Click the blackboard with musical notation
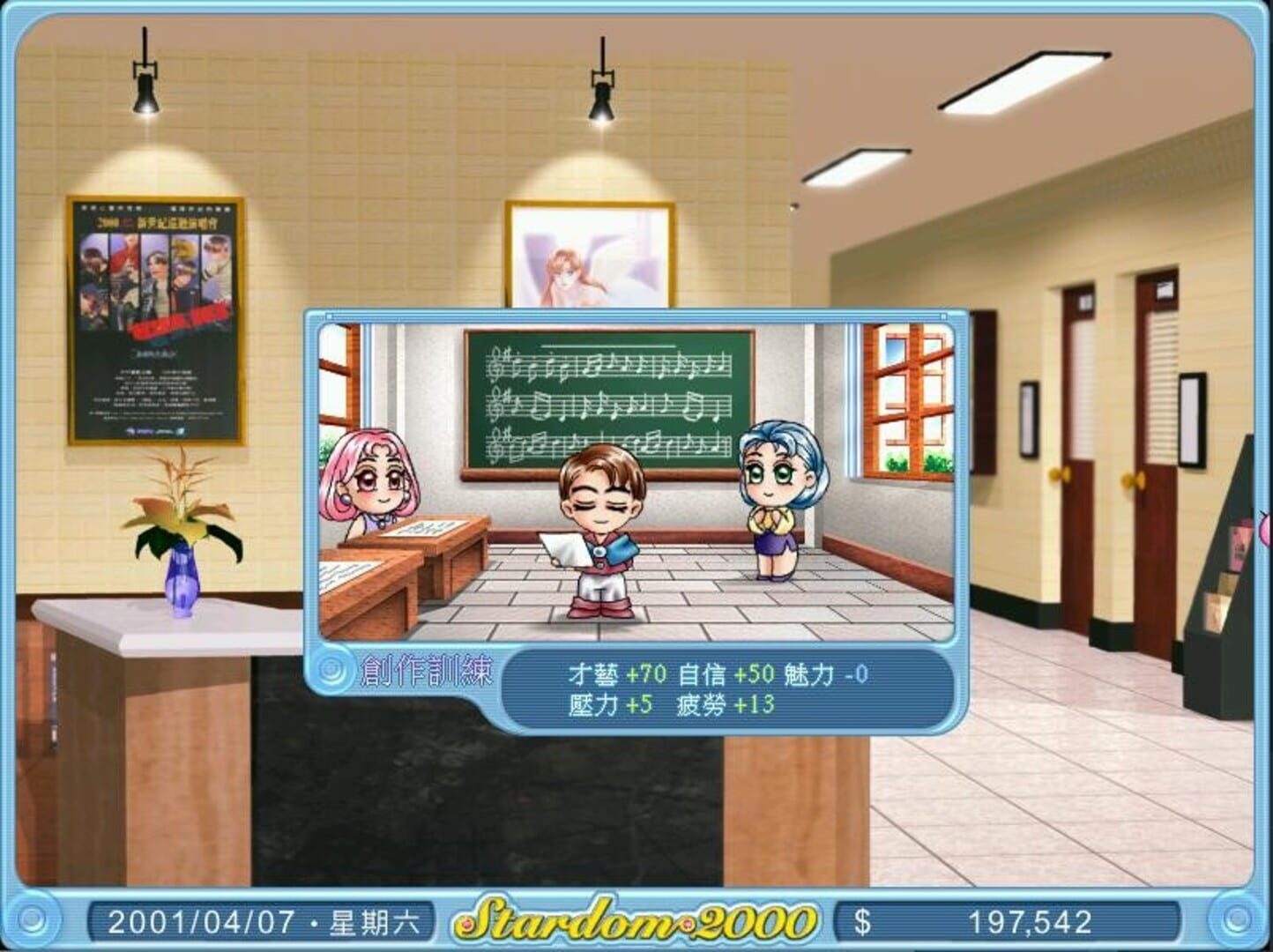Screen dimensions: 1273x952 (608, 397)
